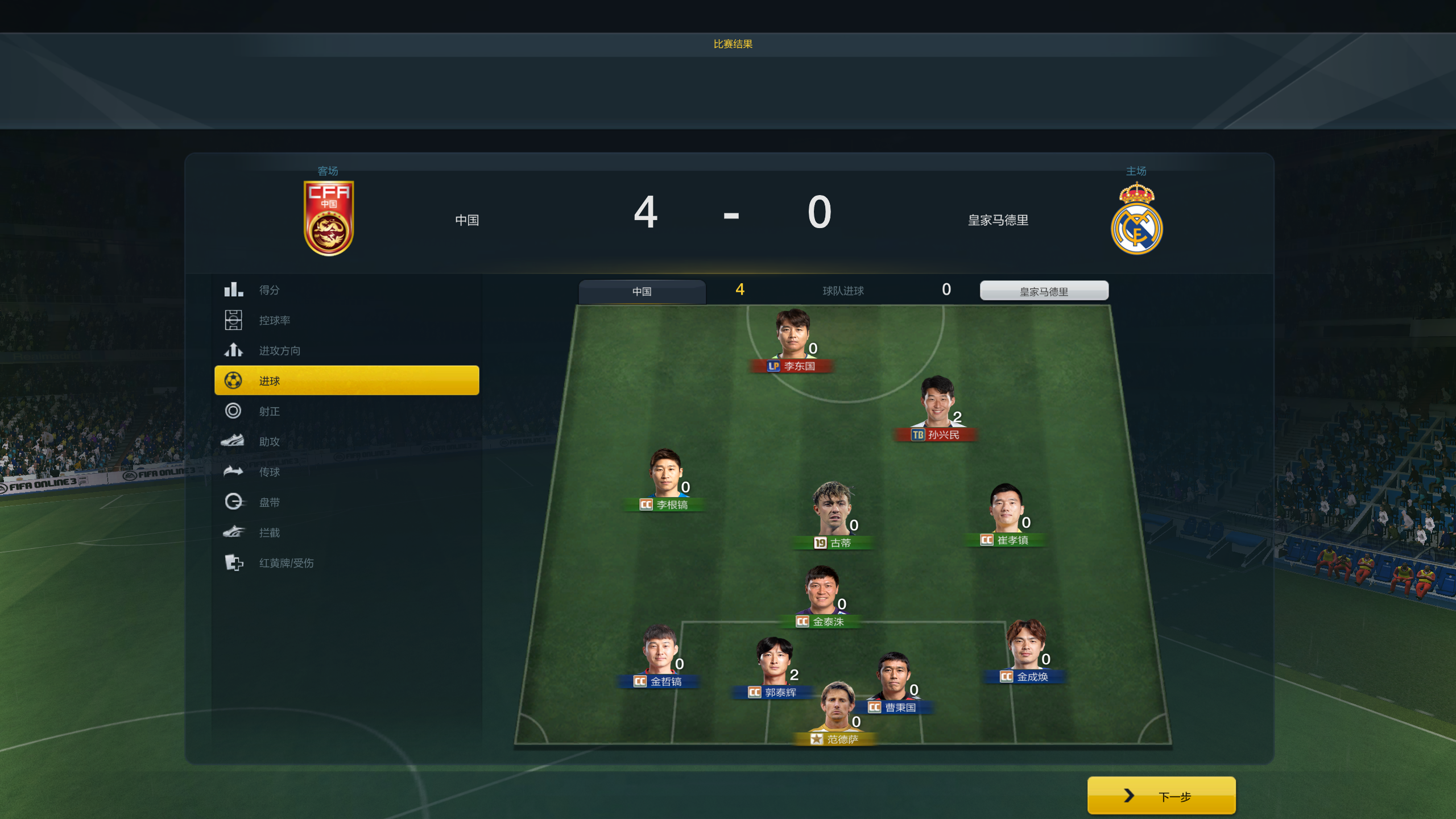Screen dimensions: 1456x819
Task: Open the 得分 stats category
Action: click(x=269, y=290)
